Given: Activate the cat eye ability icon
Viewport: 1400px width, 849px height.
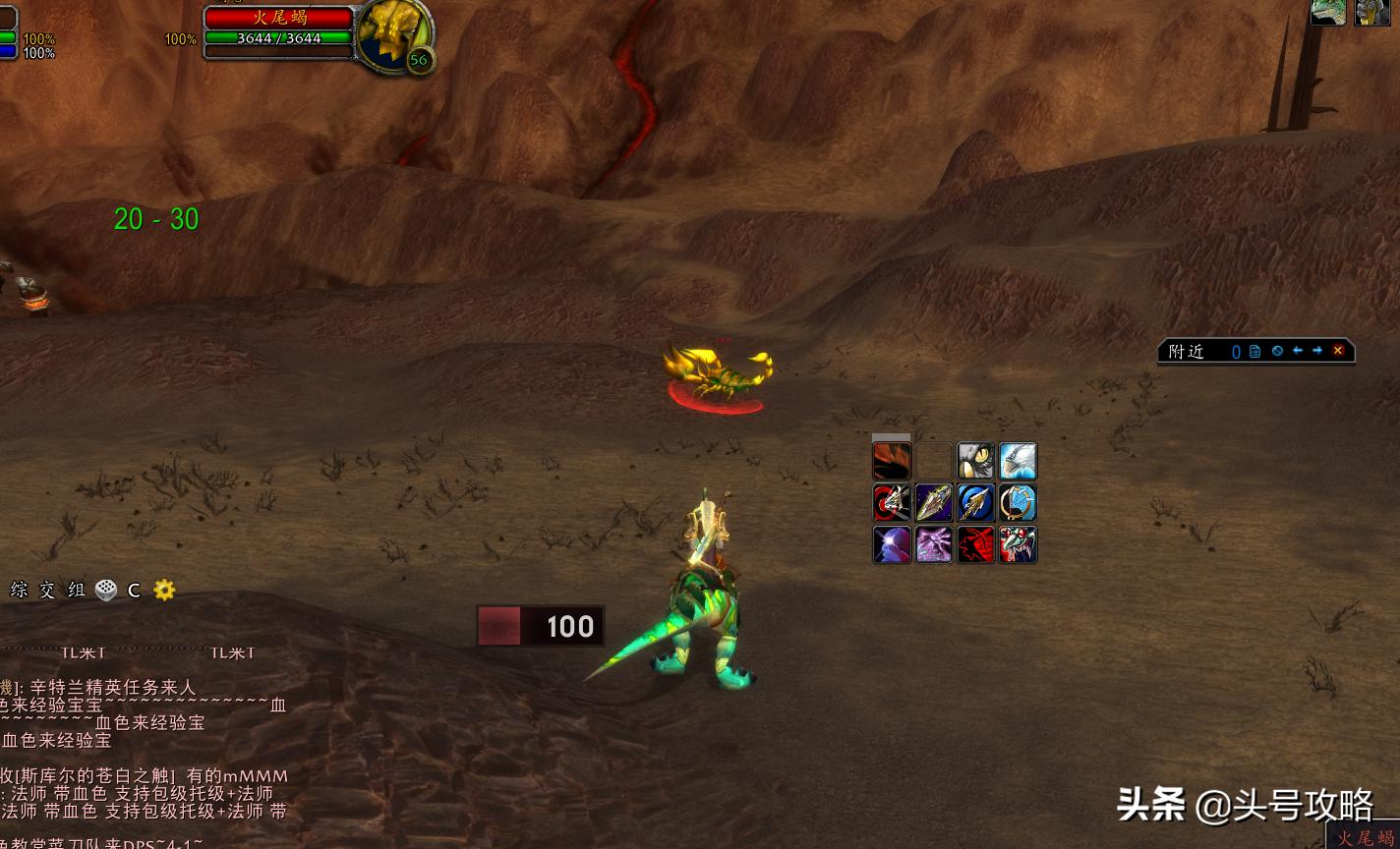Looking at the screenshot, I should click(x=976, y=461).
